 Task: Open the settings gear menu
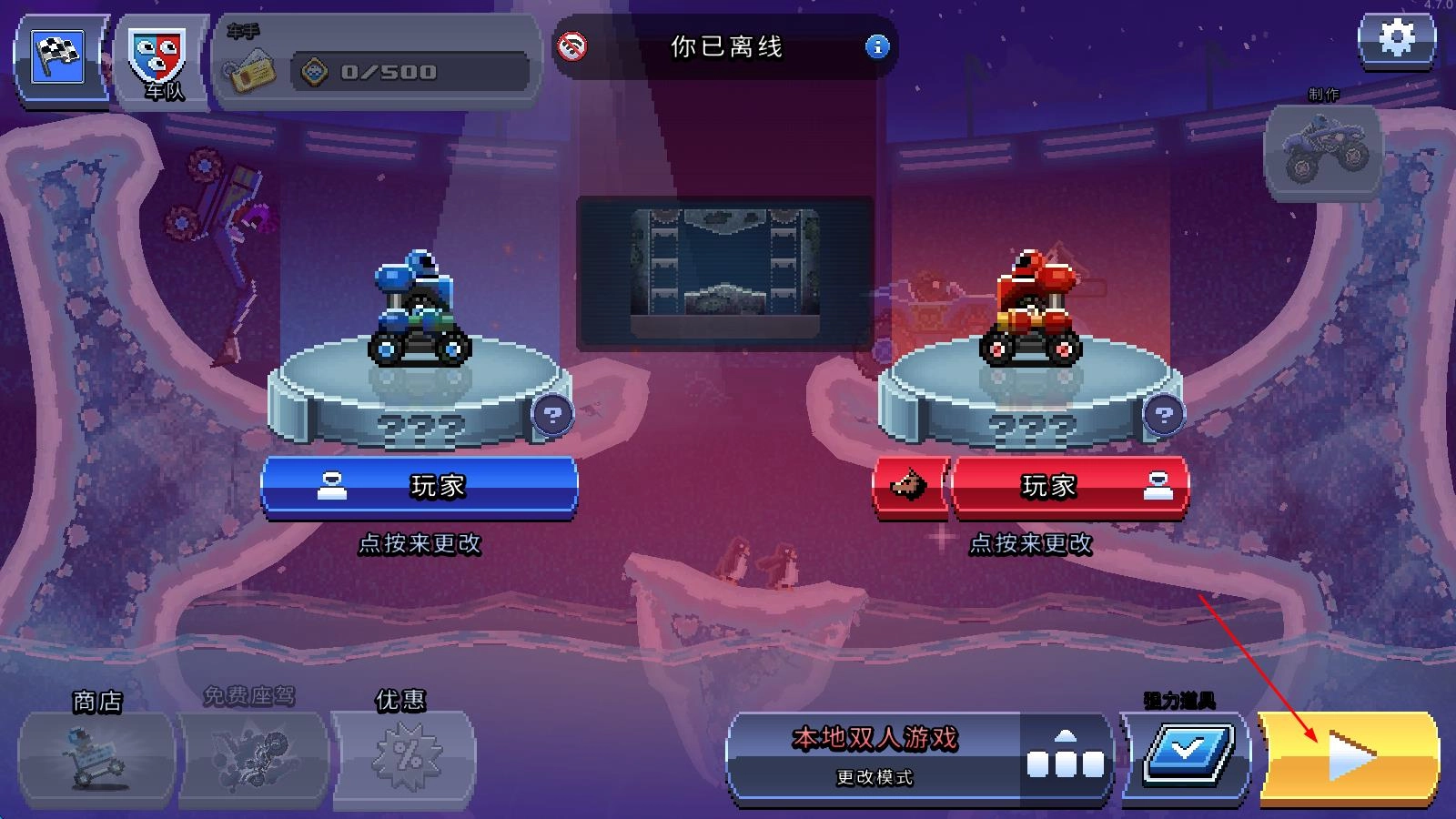pos(1396,41)
